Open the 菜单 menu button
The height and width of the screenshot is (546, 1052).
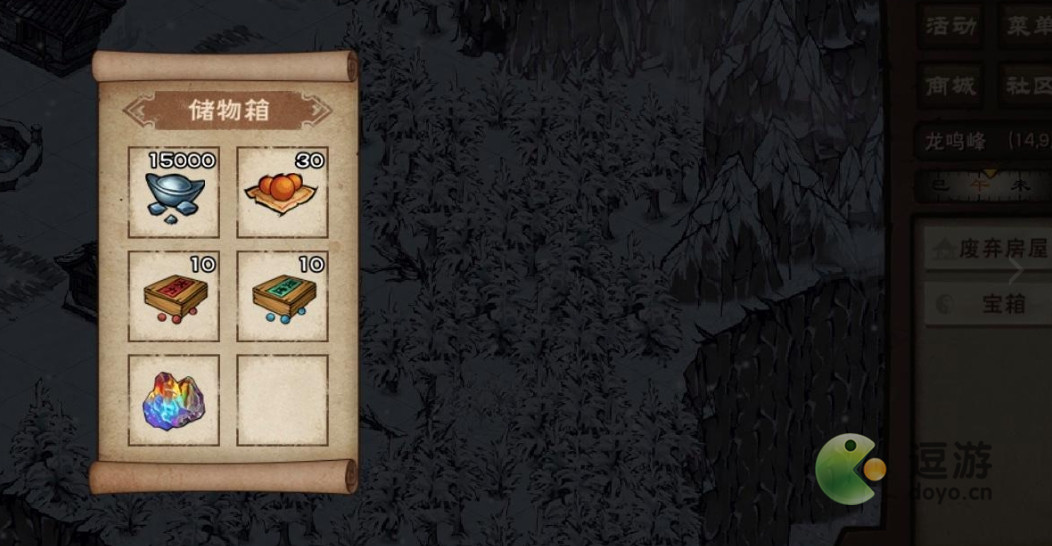coord(1027,27)
